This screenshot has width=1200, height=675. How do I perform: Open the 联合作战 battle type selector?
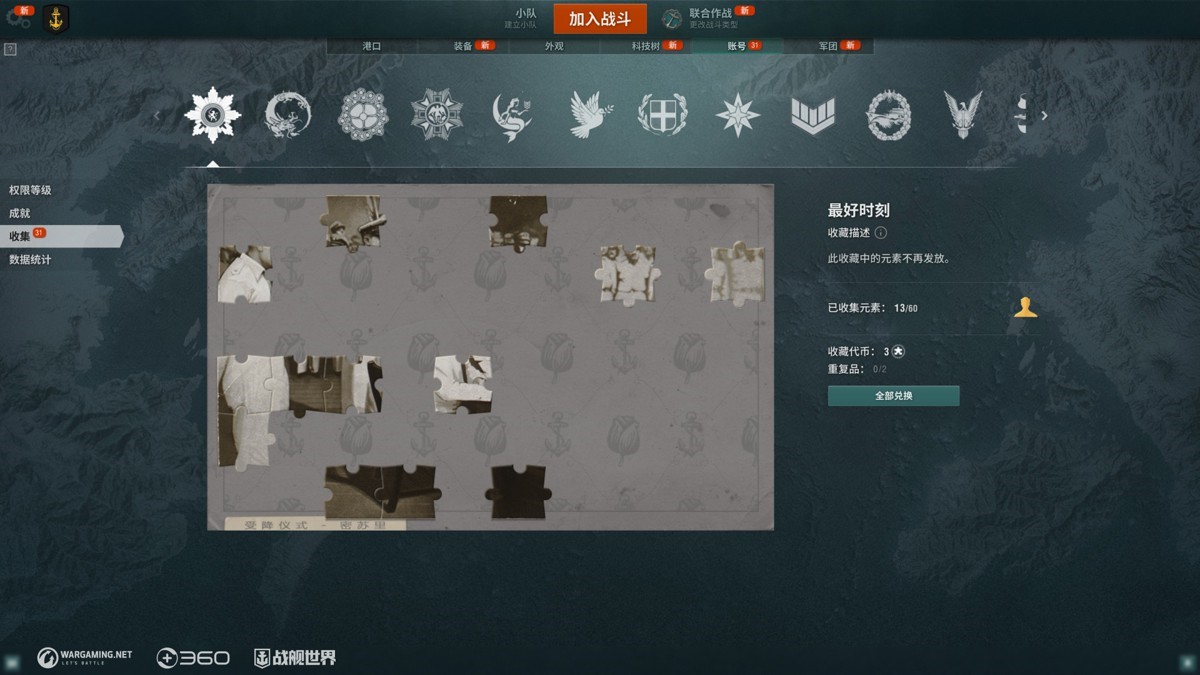click(x=712, y=18)
